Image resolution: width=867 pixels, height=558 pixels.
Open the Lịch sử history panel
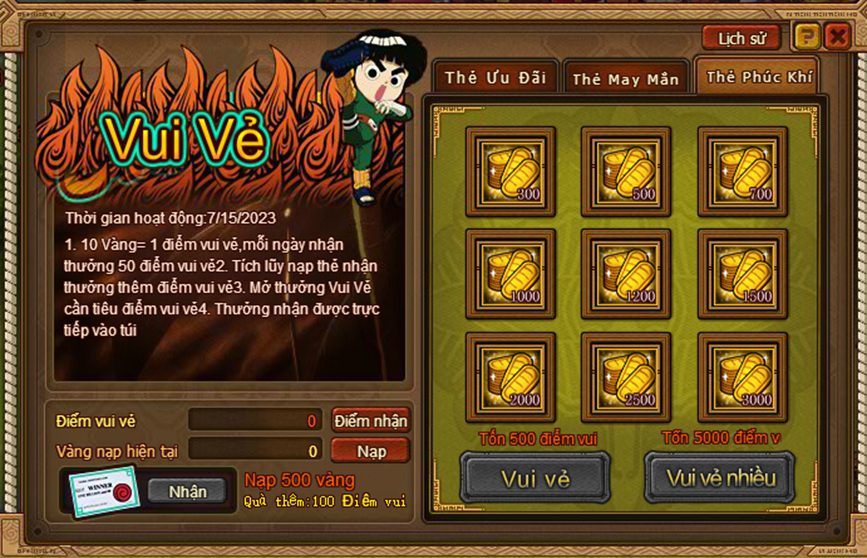click(x=741, y=38)
